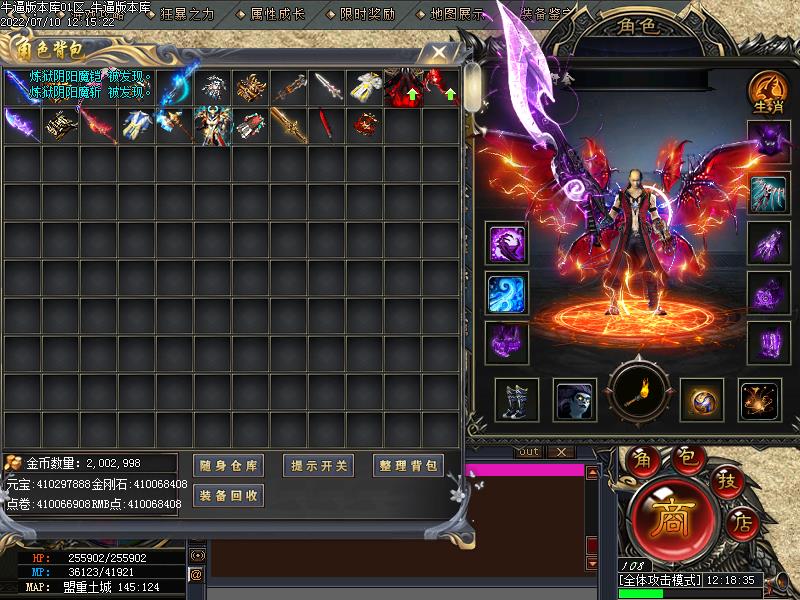Switch the 全体攻击模式 attack mode label
The height and width of the screenshot is (600, 800).
[x=661, y=579]
